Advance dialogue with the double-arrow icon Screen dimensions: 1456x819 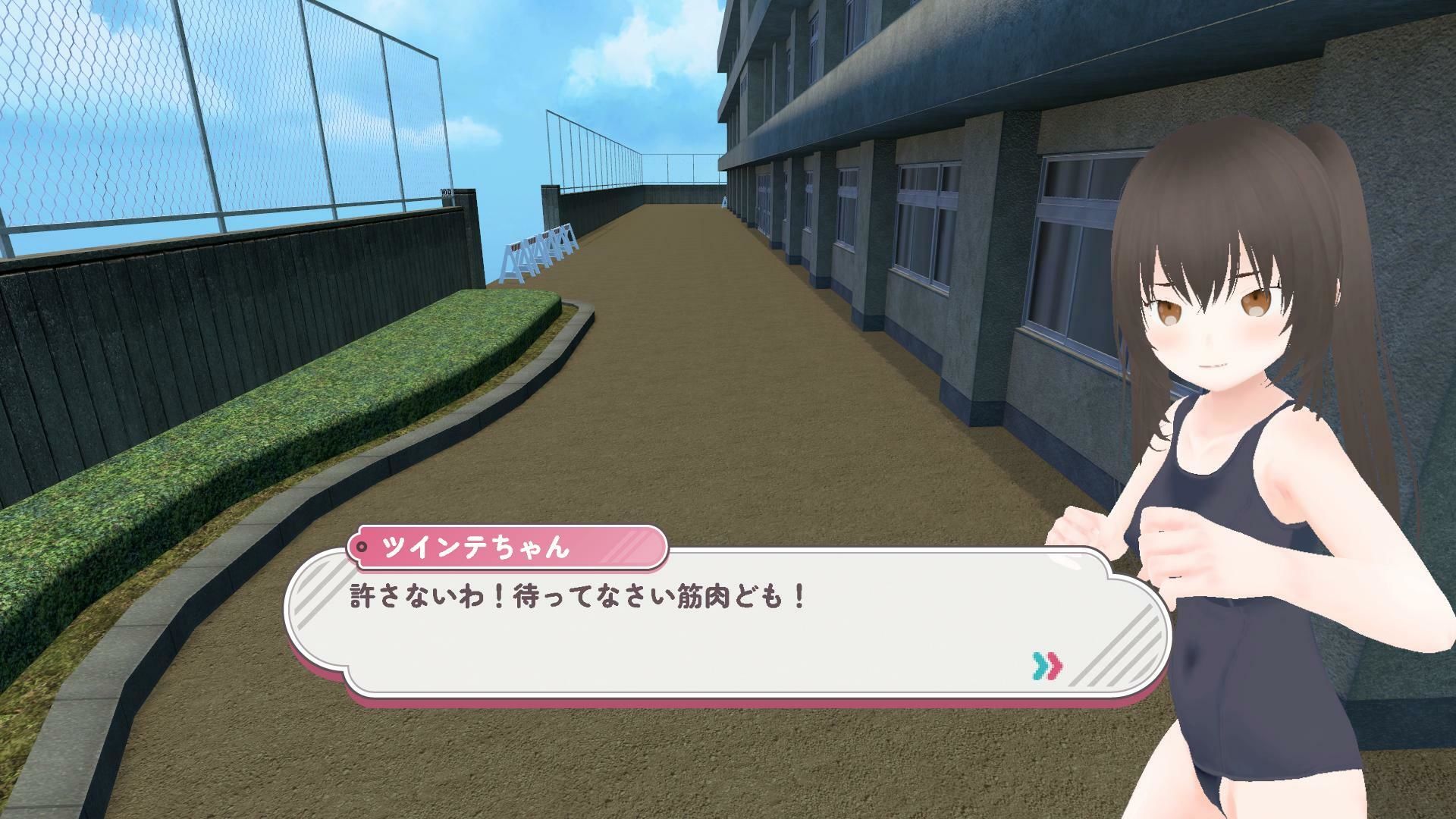point(1047,665)
